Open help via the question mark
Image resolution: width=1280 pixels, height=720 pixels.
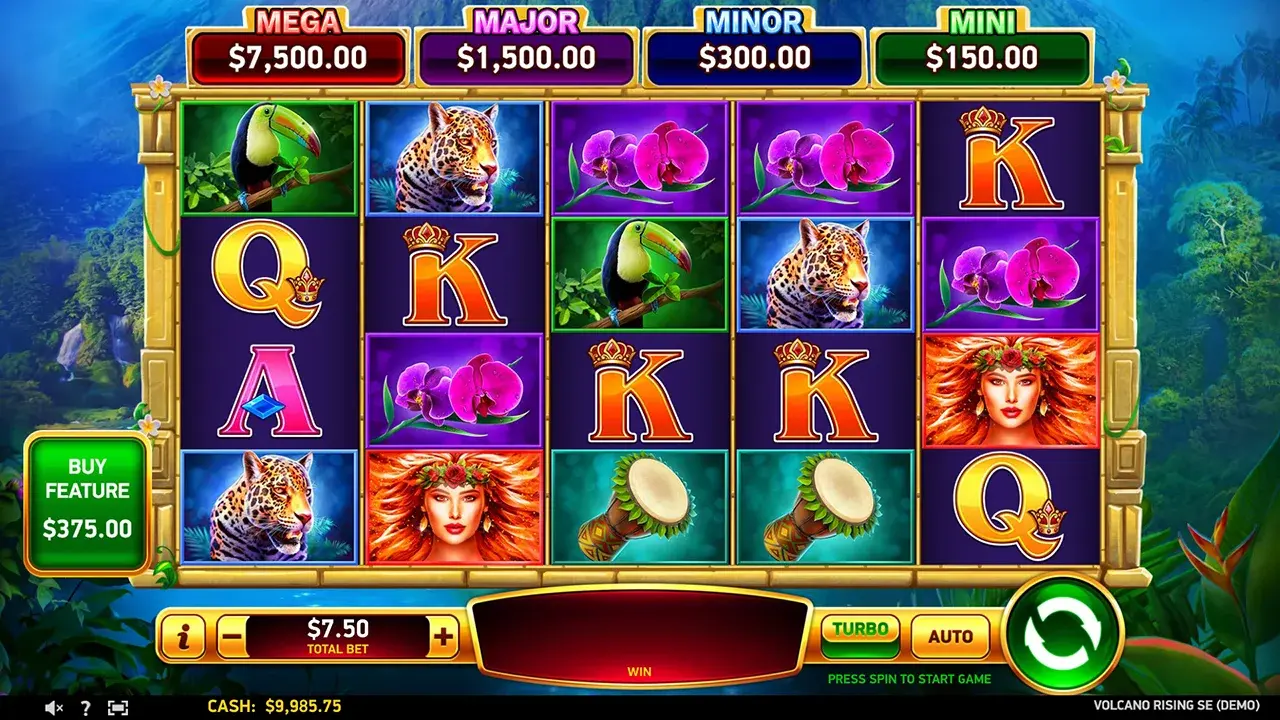[x=87, y=707]
